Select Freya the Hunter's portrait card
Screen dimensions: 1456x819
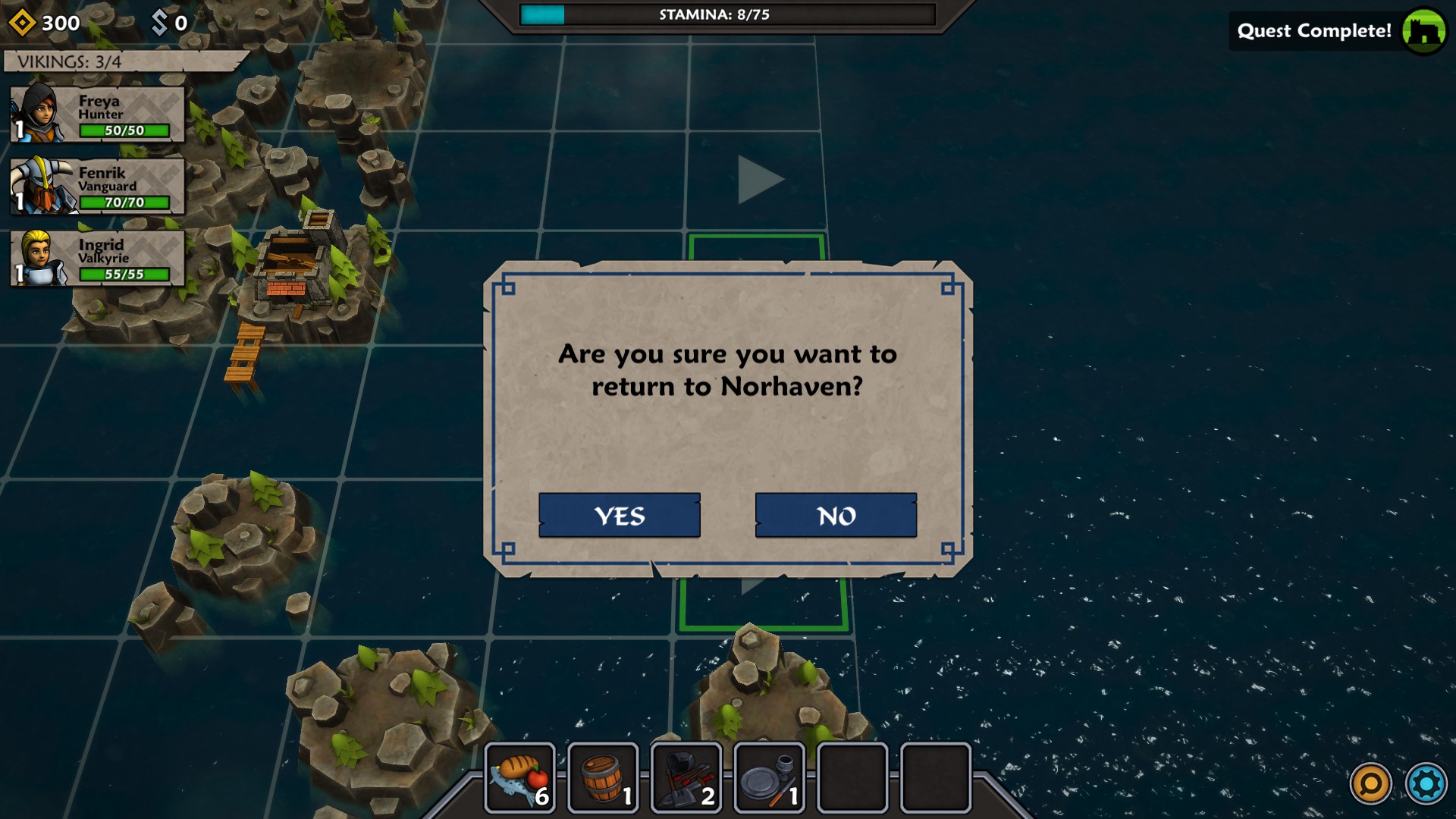click(x=97, y=115)
